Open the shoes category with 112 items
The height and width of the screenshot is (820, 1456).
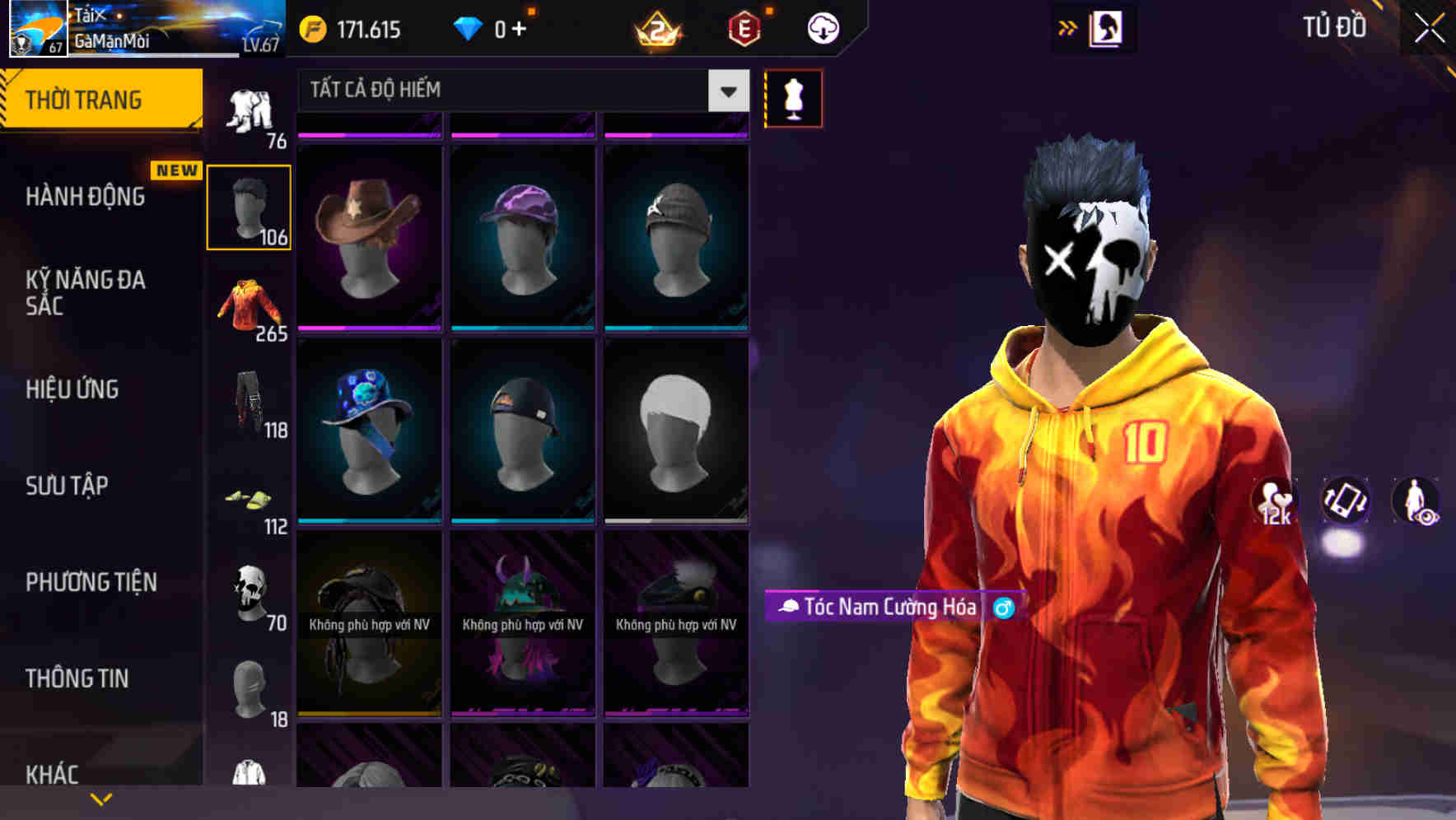coord(249,501)
